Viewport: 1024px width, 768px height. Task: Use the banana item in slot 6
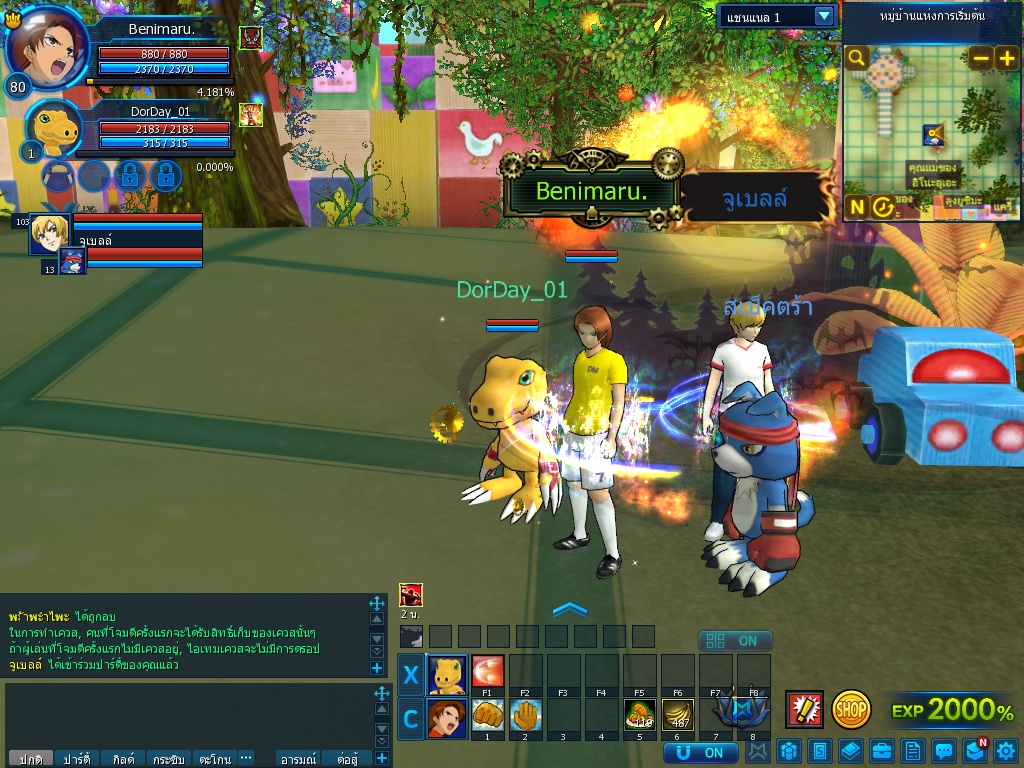pyautogui.click(x=677, y=715)
